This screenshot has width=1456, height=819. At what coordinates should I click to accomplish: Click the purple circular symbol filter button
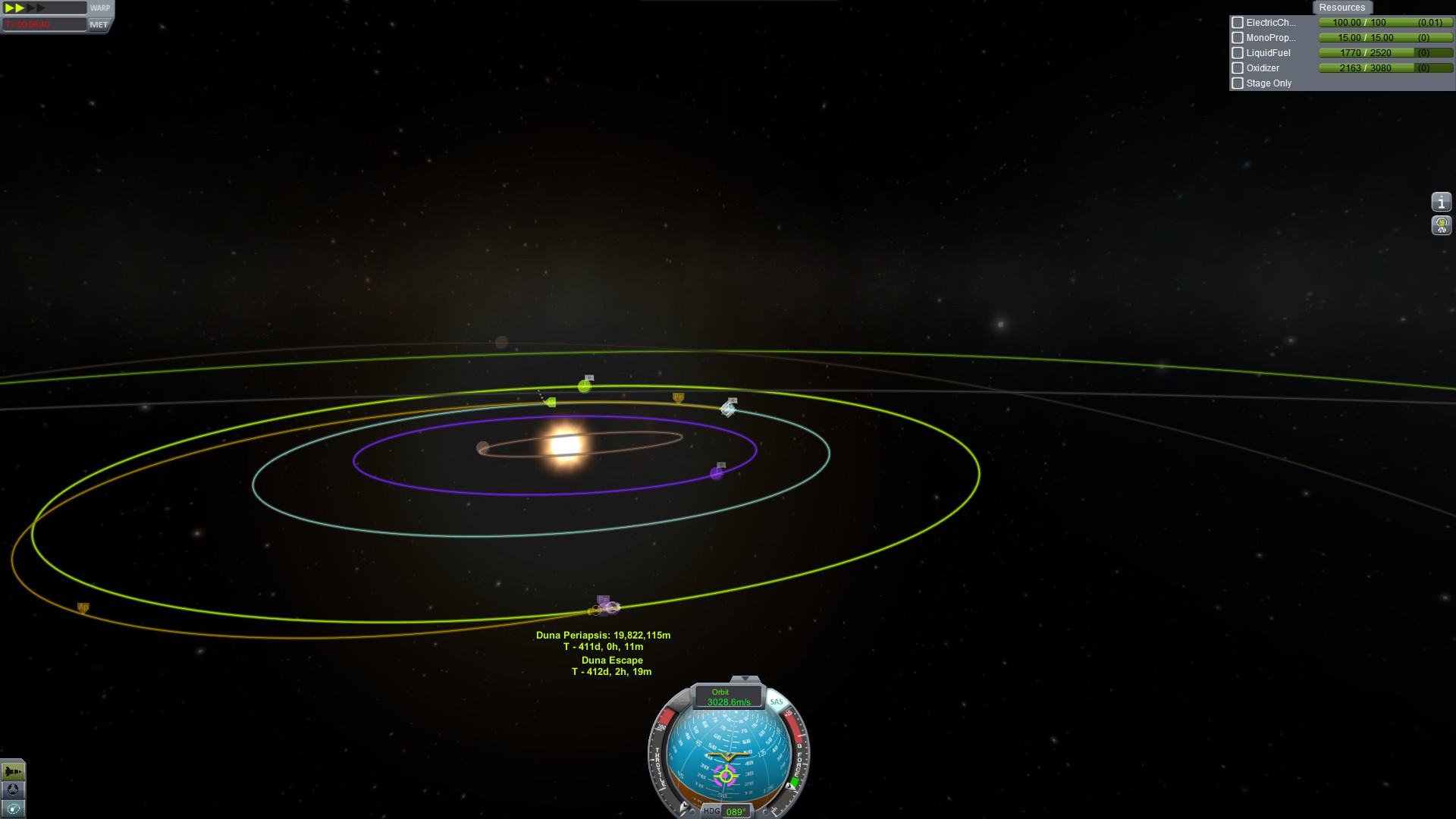13,790
